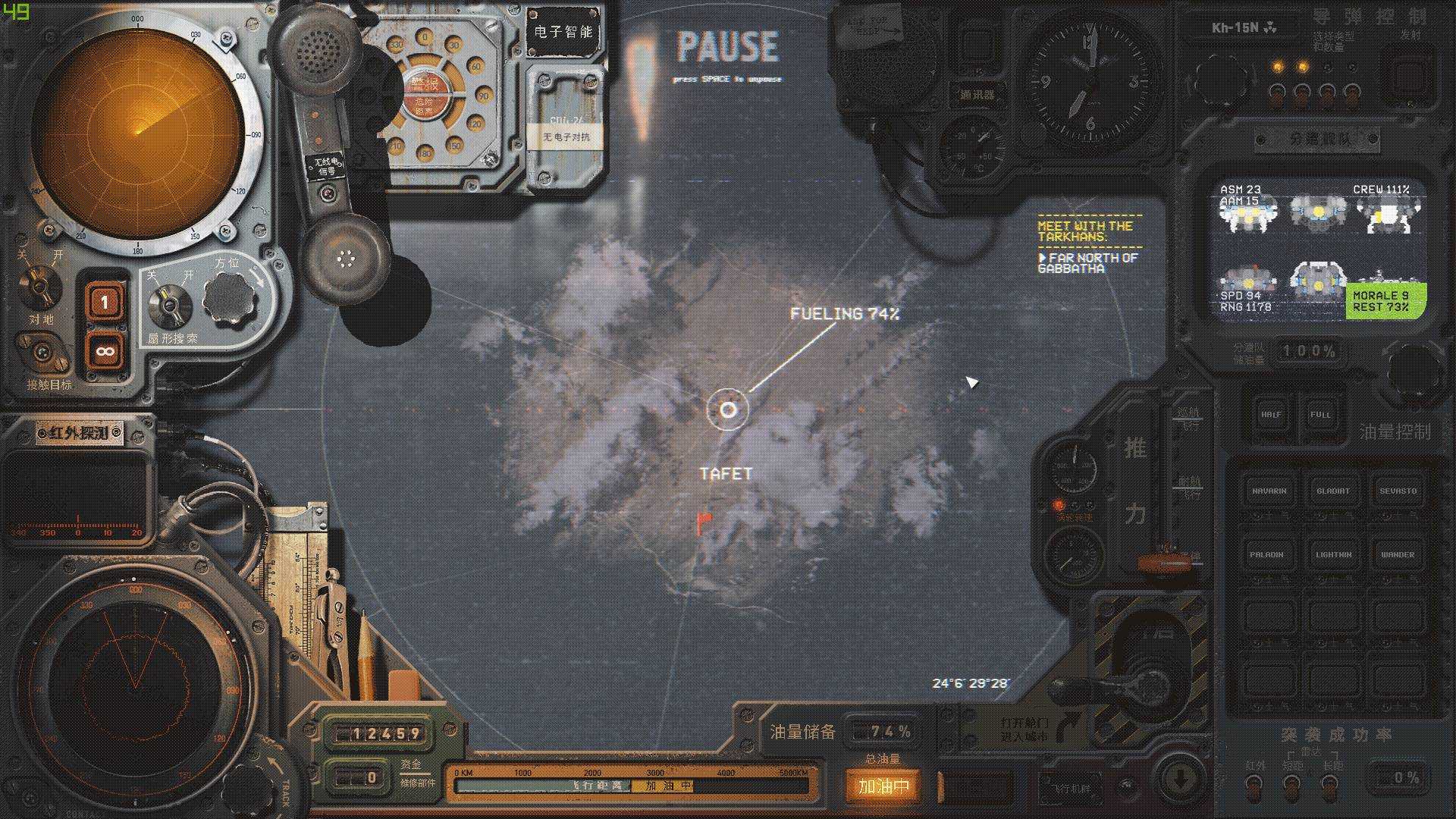Toggle the 扇形搜索 sector search switch
The width and height of the screenshot is (1456, 819).
tap(170, 303)
